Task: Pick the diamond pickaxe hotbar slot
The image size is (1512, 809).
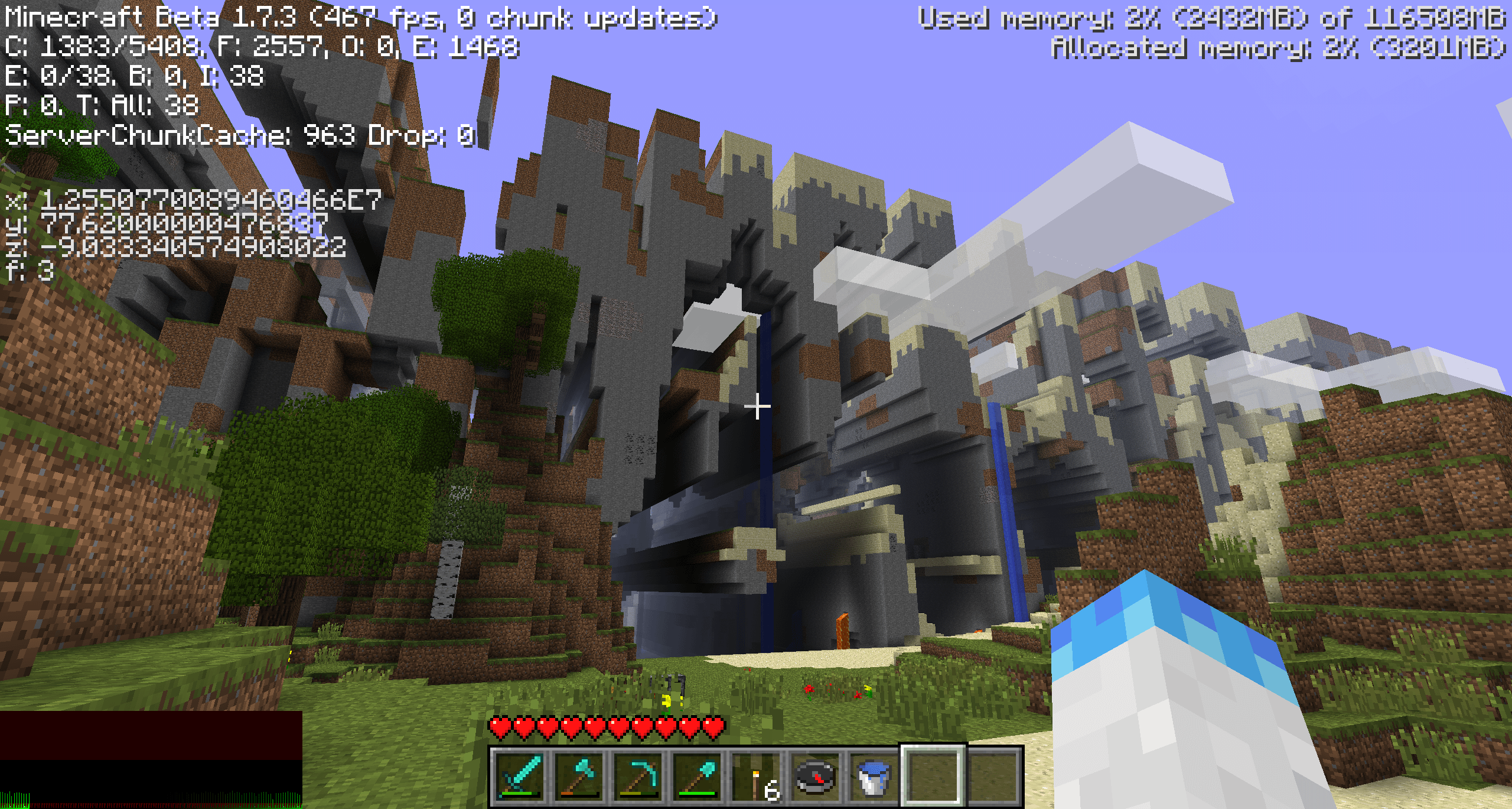Action: click(x=637, y=776)
